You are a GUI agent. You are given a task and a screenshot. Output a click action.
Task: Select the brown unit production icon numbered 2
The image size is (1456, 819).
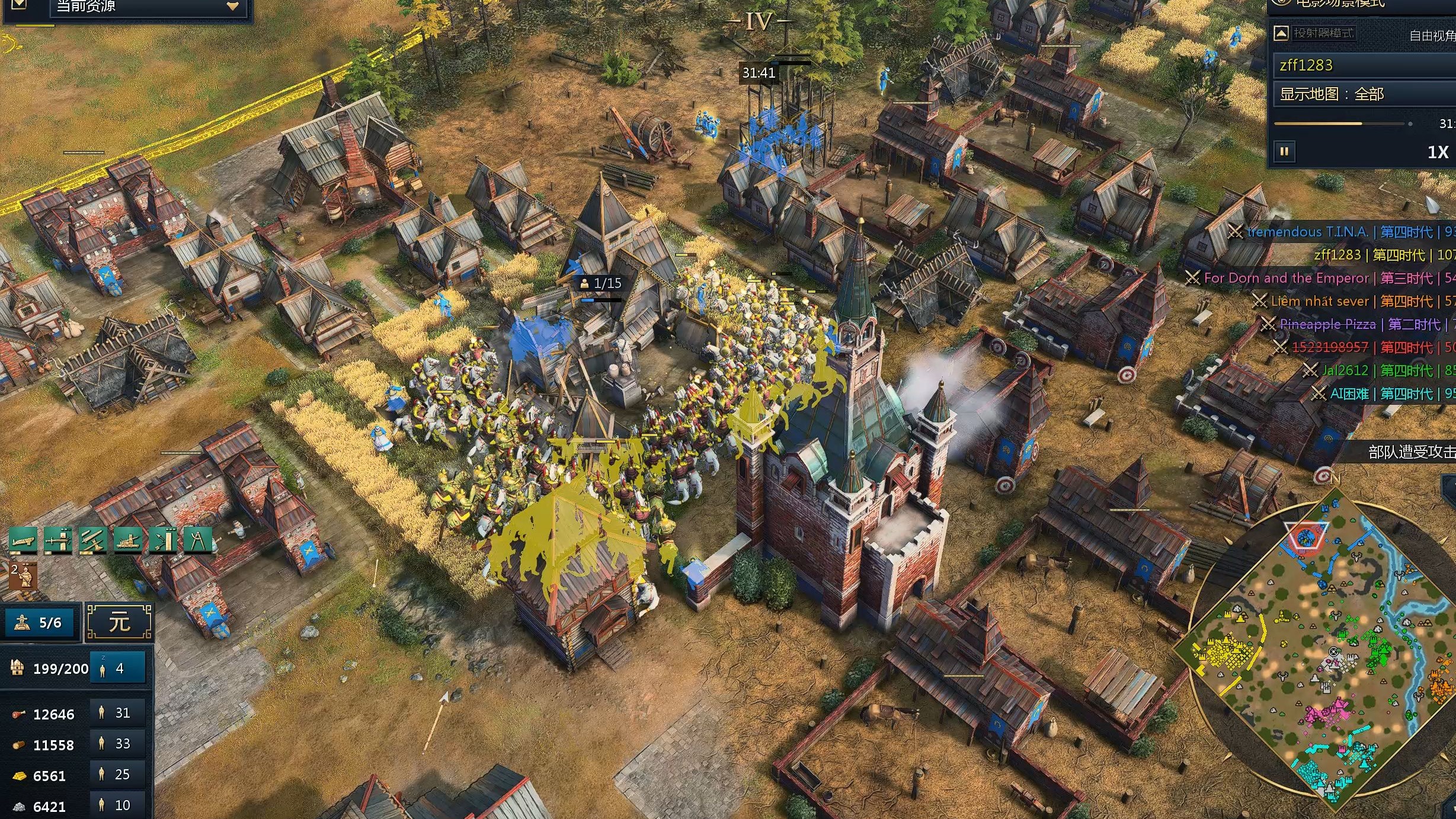(x=23, y=576)
